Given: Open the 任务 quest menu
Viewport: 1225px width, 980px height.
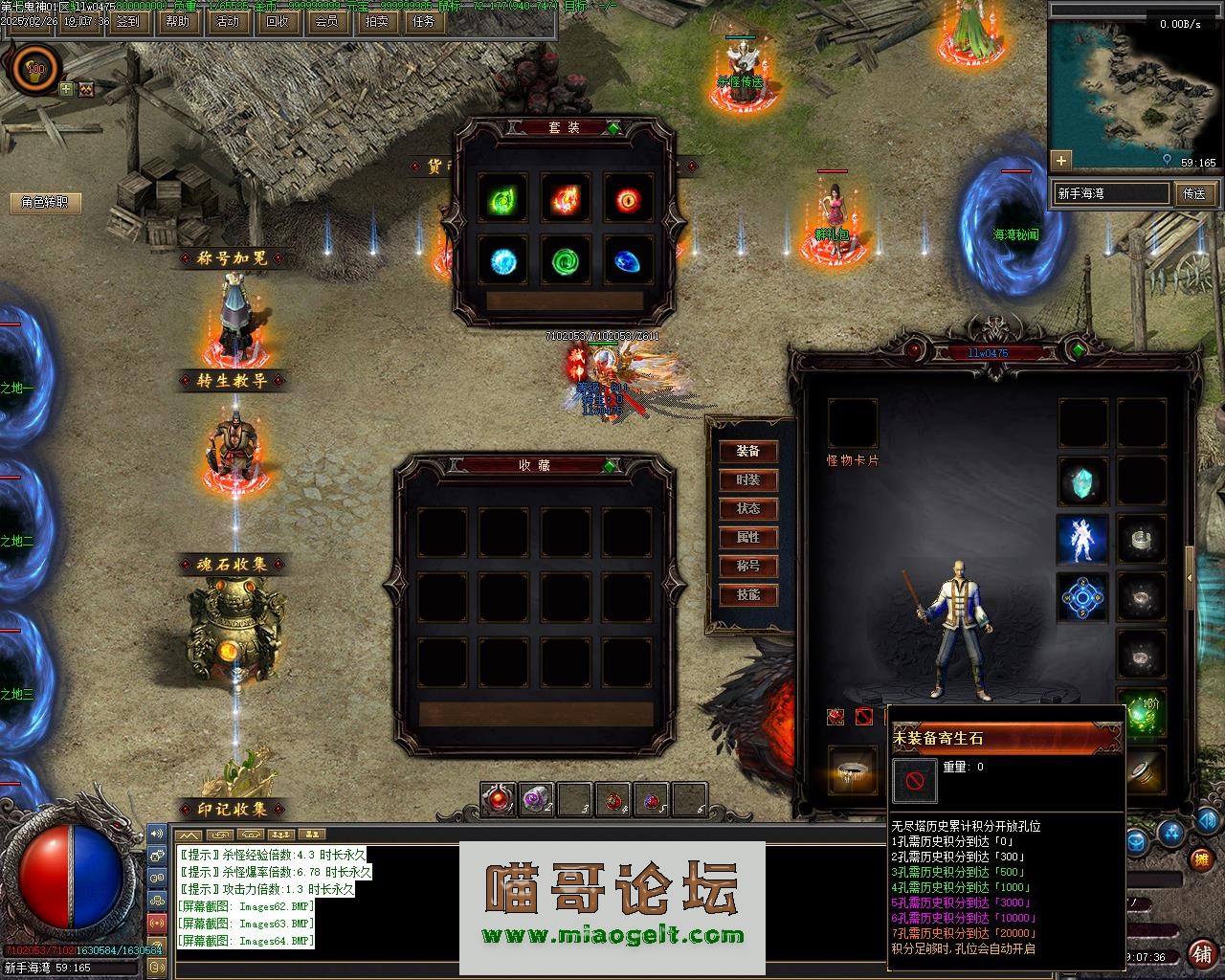Looking at the screenshot, I should coord(422,21).
